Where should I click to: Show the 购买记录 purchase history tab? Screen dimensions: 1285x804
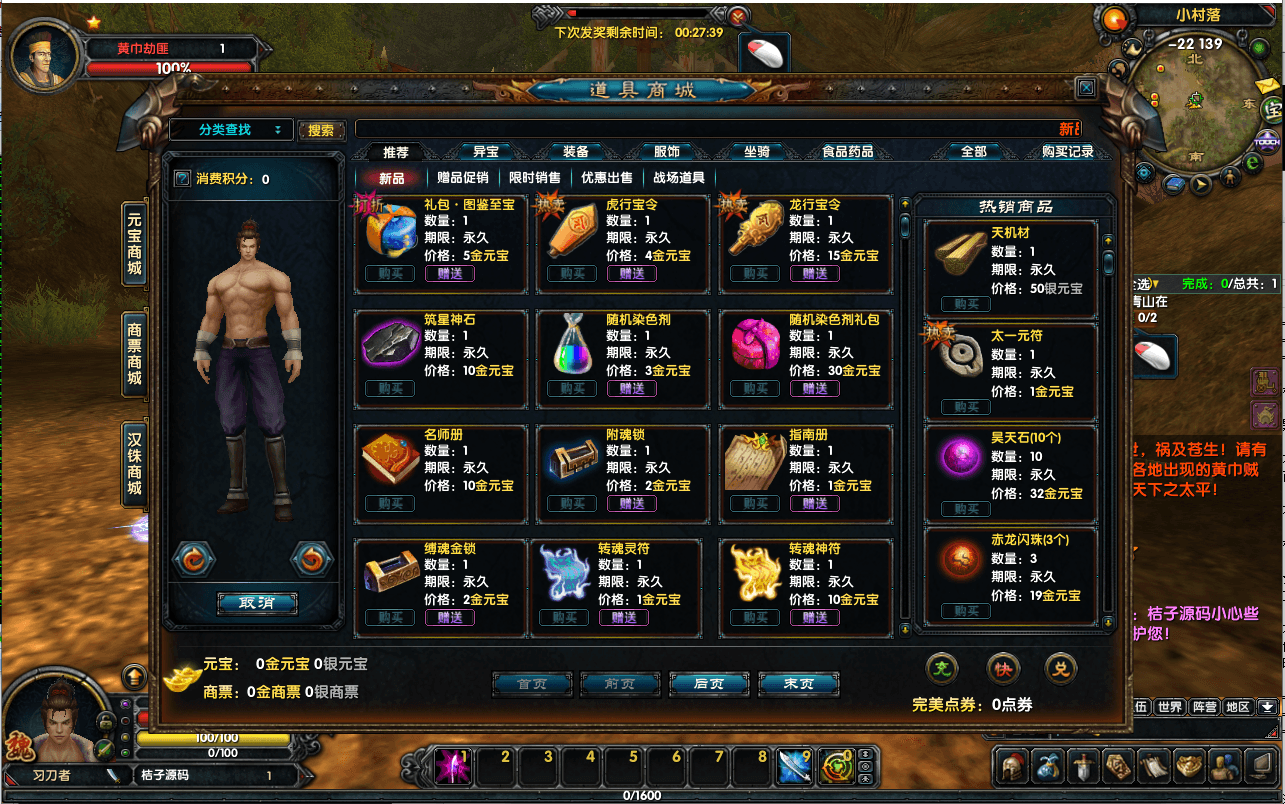[1067, 152]
